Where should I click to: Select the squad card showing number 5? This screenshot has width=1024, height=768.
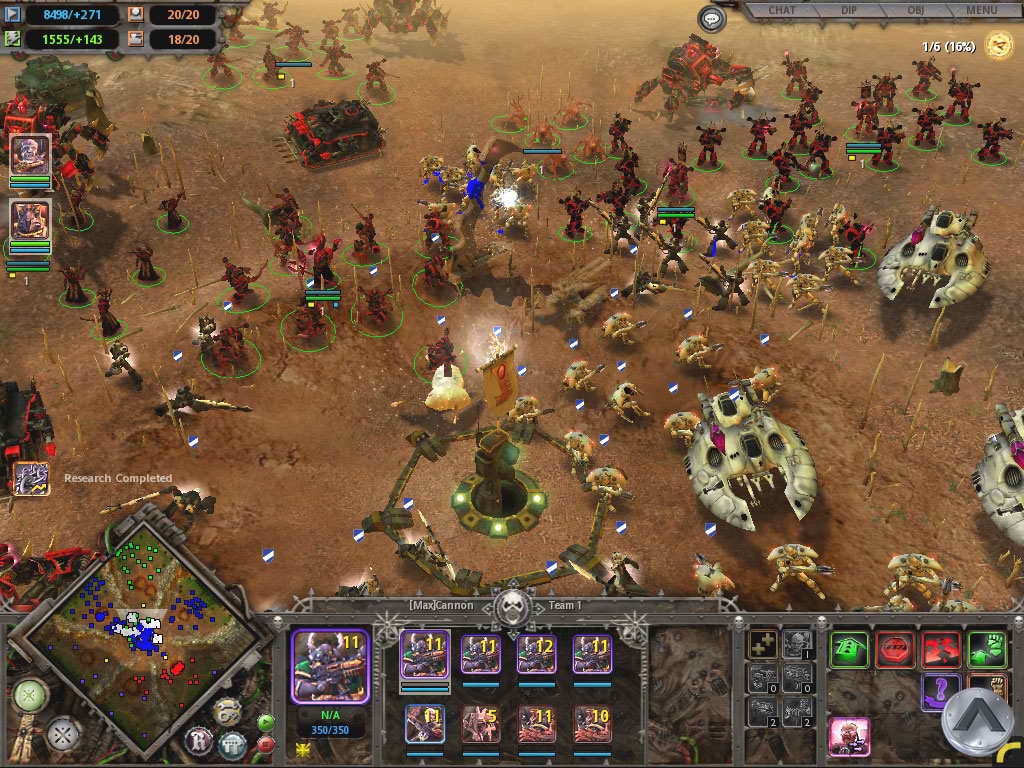480,723
